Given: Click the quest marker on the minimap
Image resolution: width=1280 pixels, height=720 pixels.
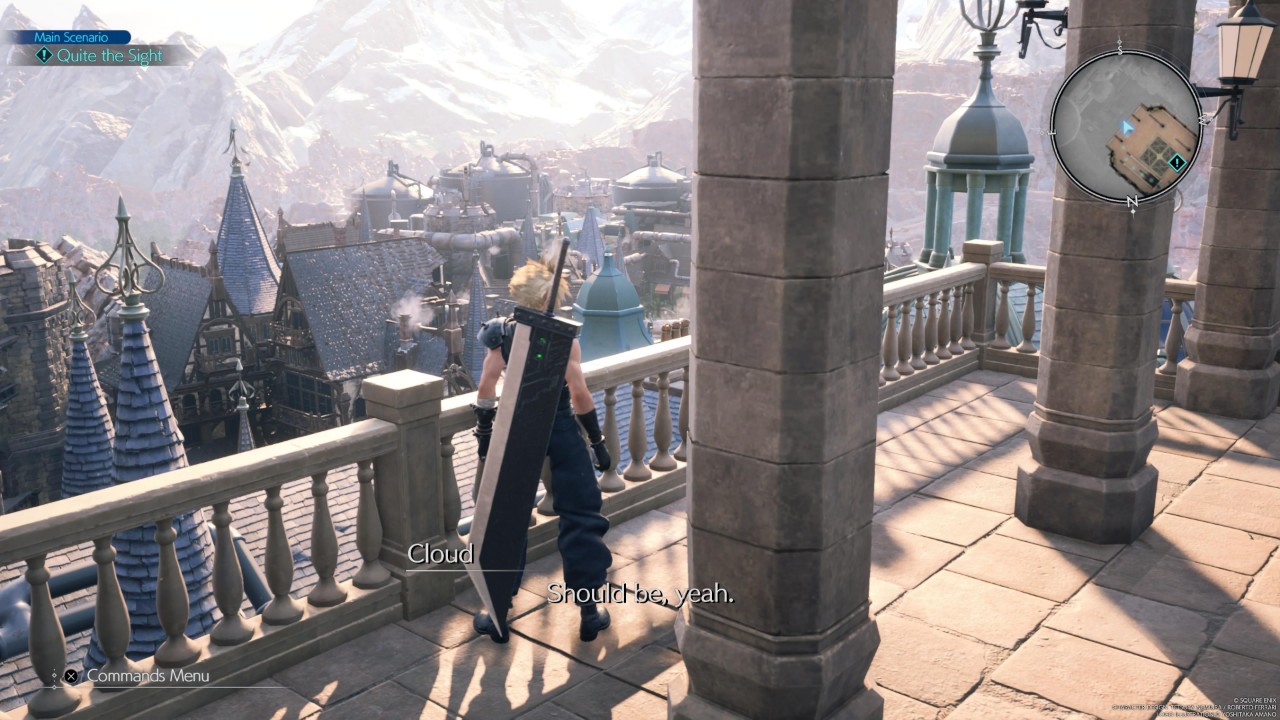Looking at the screenshot, I should point(1177,162).
